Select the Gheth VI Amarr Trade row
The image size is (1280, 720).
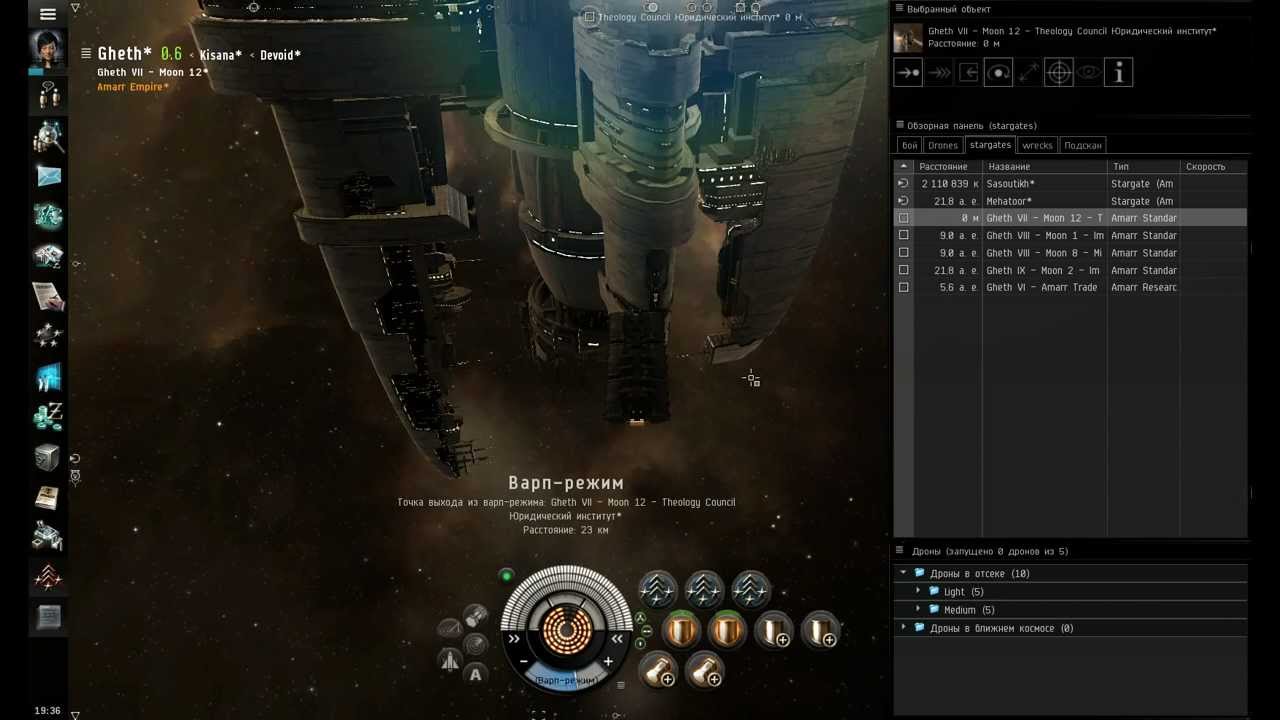[1041, 288]
